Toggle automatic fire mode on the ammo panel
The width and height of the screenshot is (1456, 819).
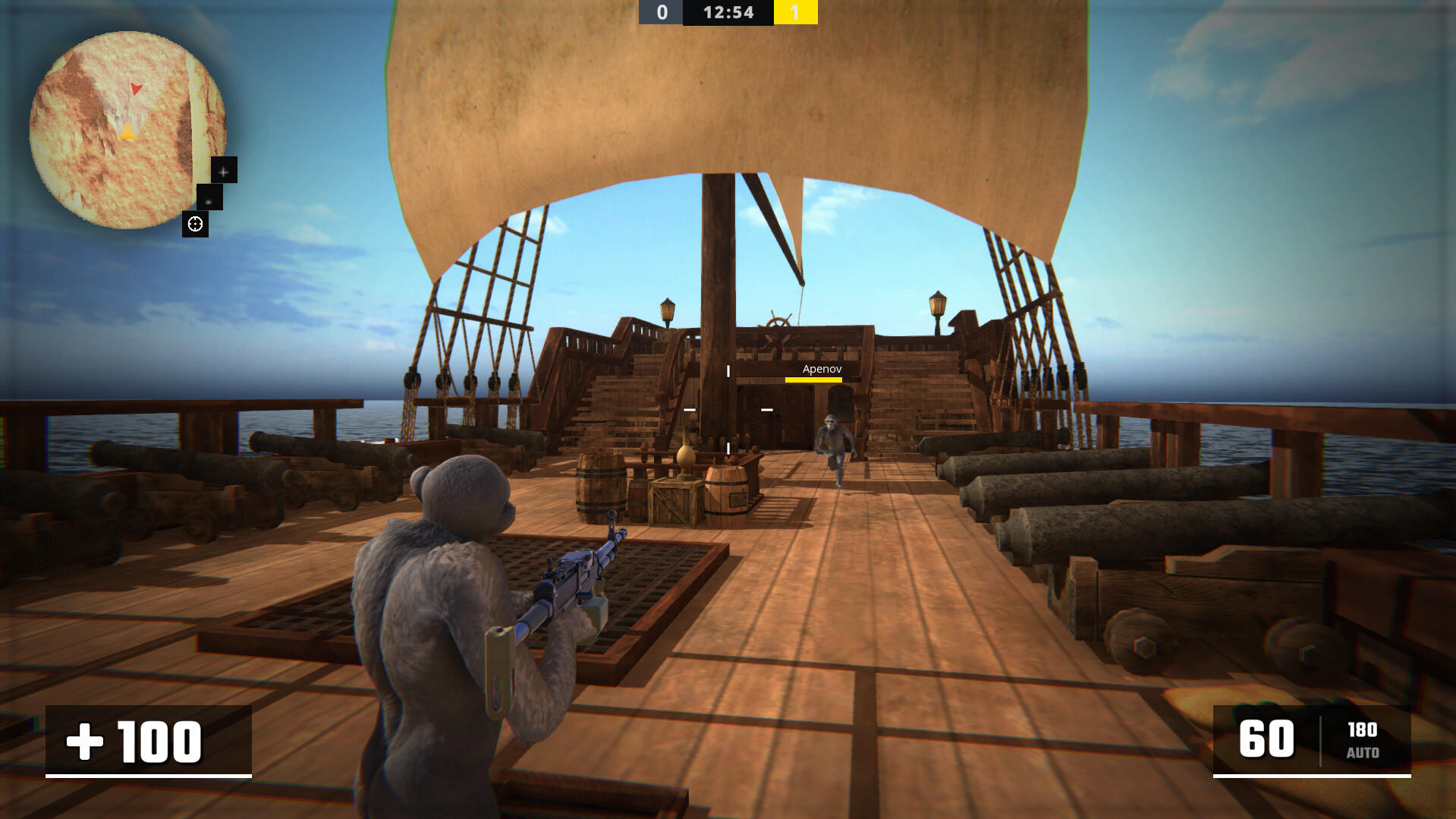pos(1363,754)
